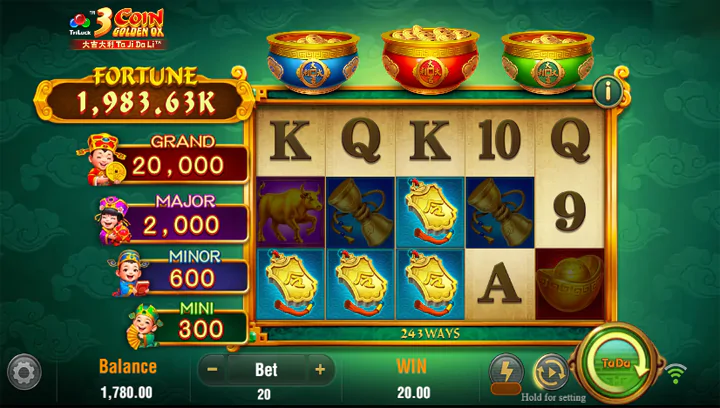Open the game info button
Viewport: 720px width, 408px height.
pos(608,91)
